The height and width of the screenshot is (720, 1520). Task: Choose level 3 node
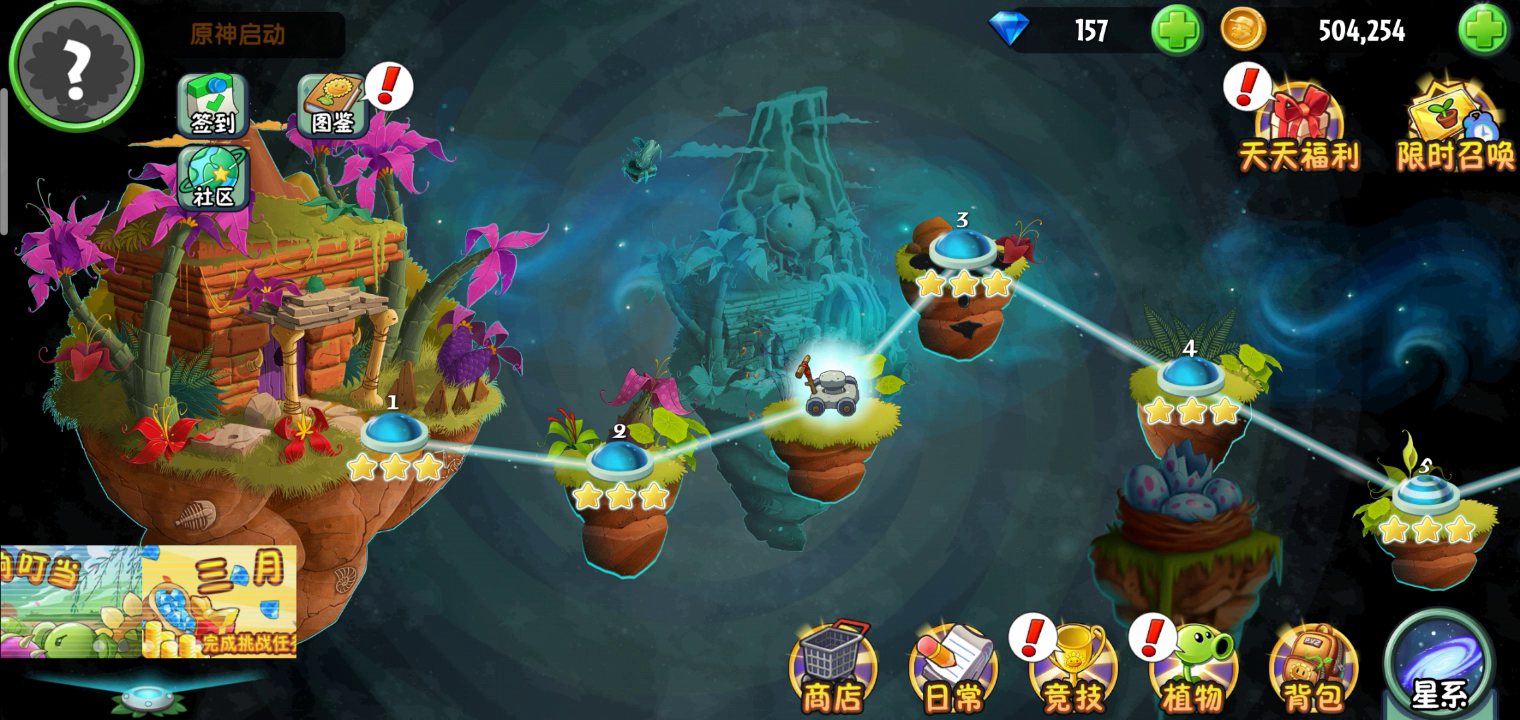[963, 249]
